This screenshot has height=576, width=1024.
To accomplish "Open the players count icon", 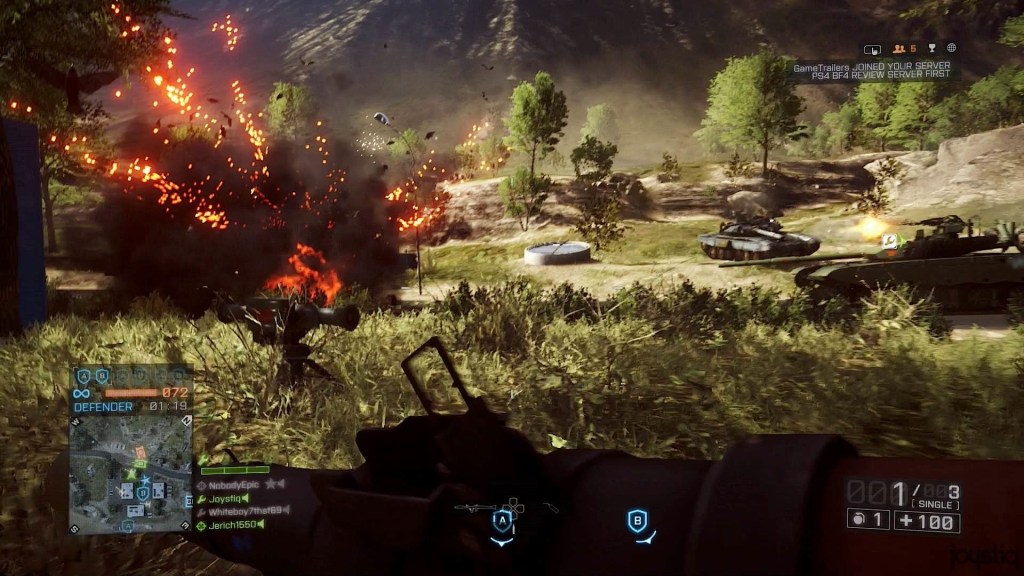I will tap(899, 48).
